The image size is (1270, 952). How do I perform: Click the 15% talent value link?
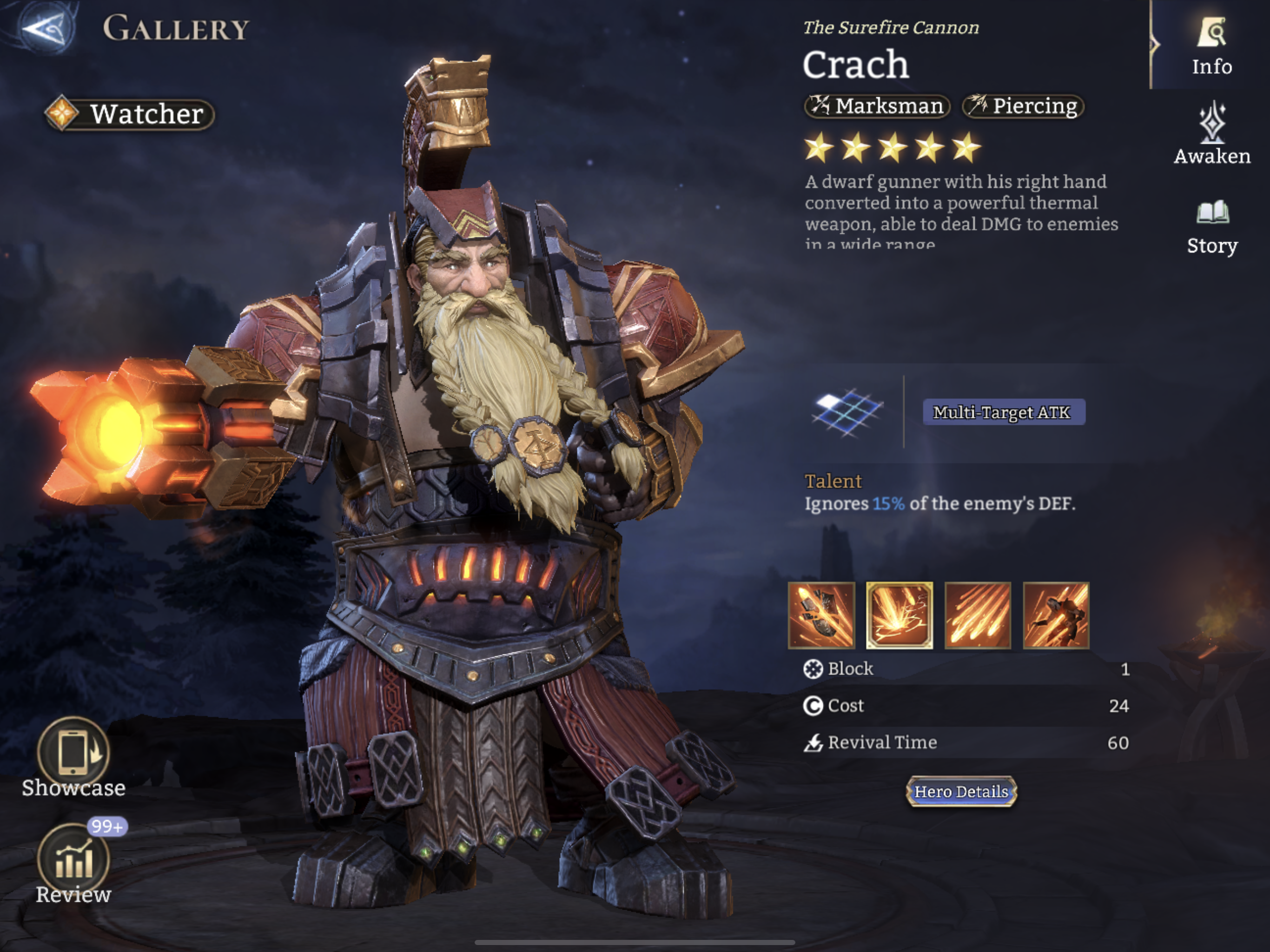(889, 503)
